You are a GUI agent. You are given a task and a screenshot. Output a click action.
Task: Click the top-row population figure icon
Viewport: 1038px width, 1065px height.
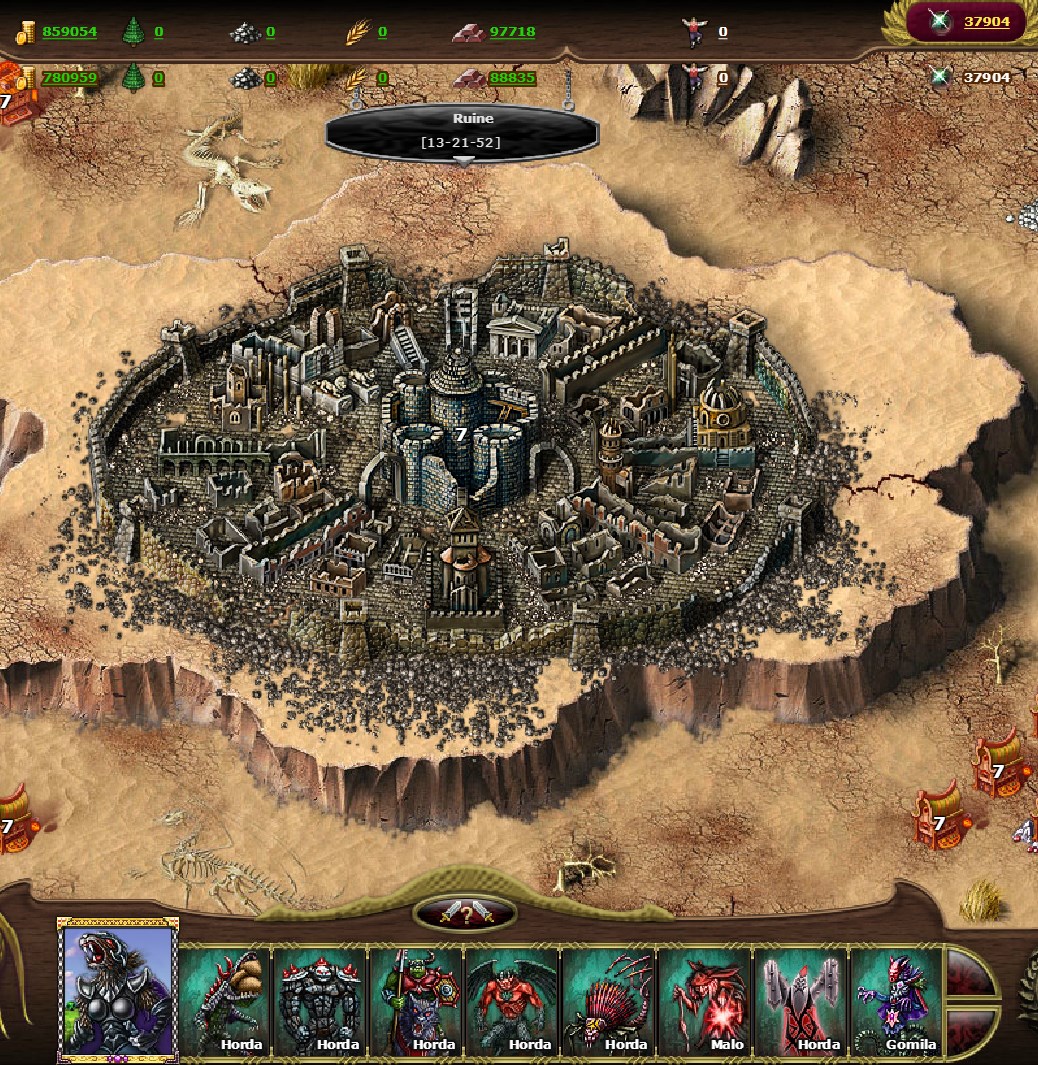click(693, 32)
